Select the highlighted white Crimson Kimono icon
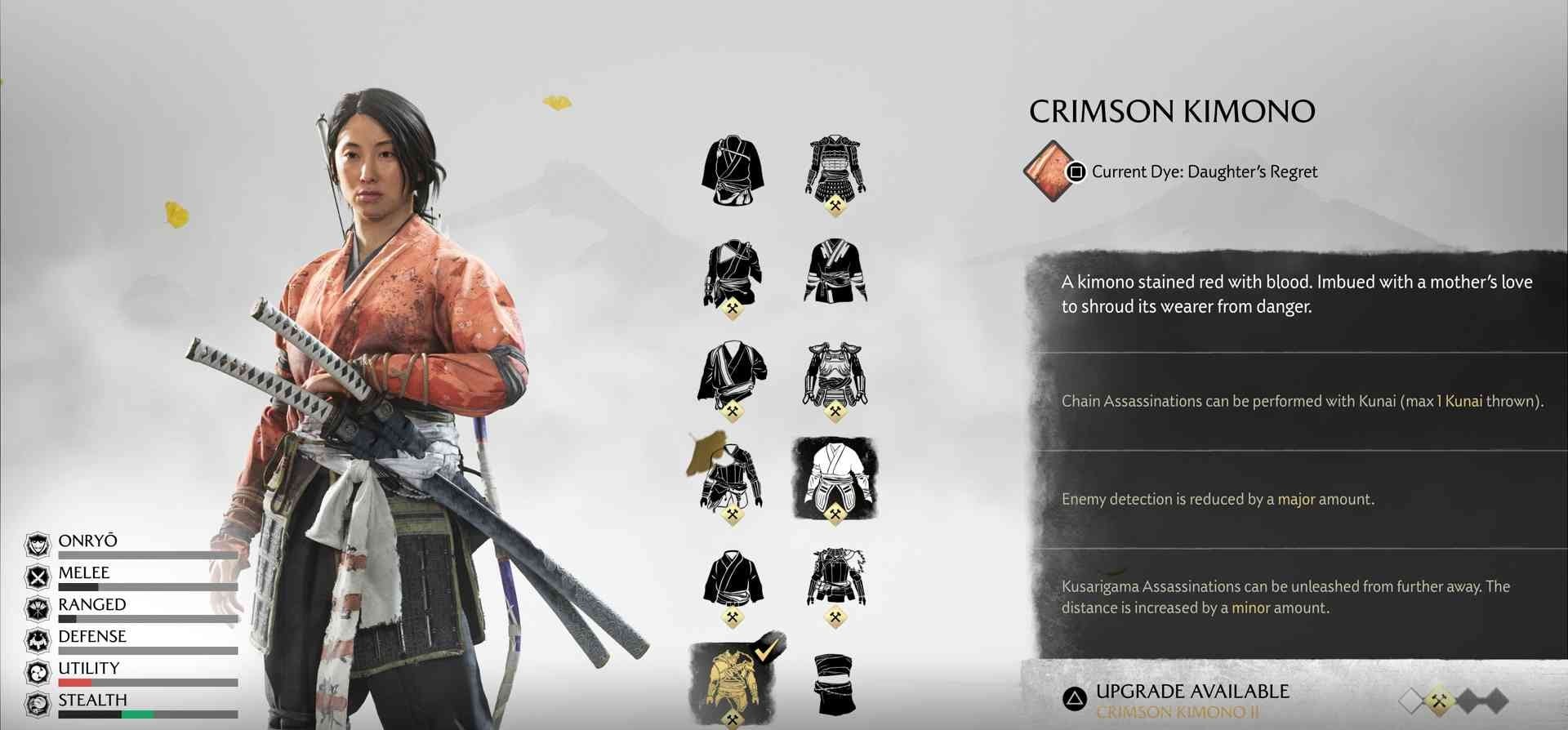1568x730 pixels. (835, 479)
